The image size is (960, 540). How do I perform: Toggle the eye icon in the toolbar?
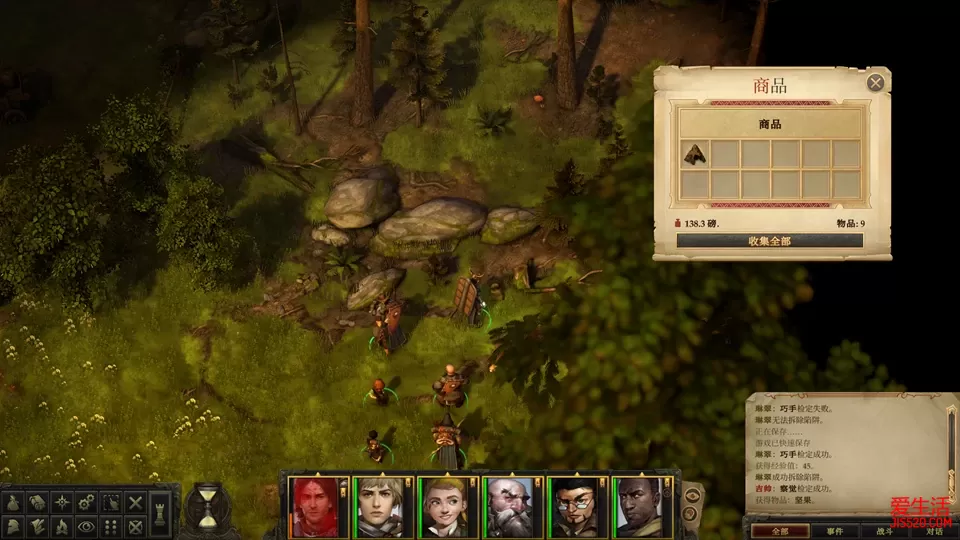coord(87,526)
